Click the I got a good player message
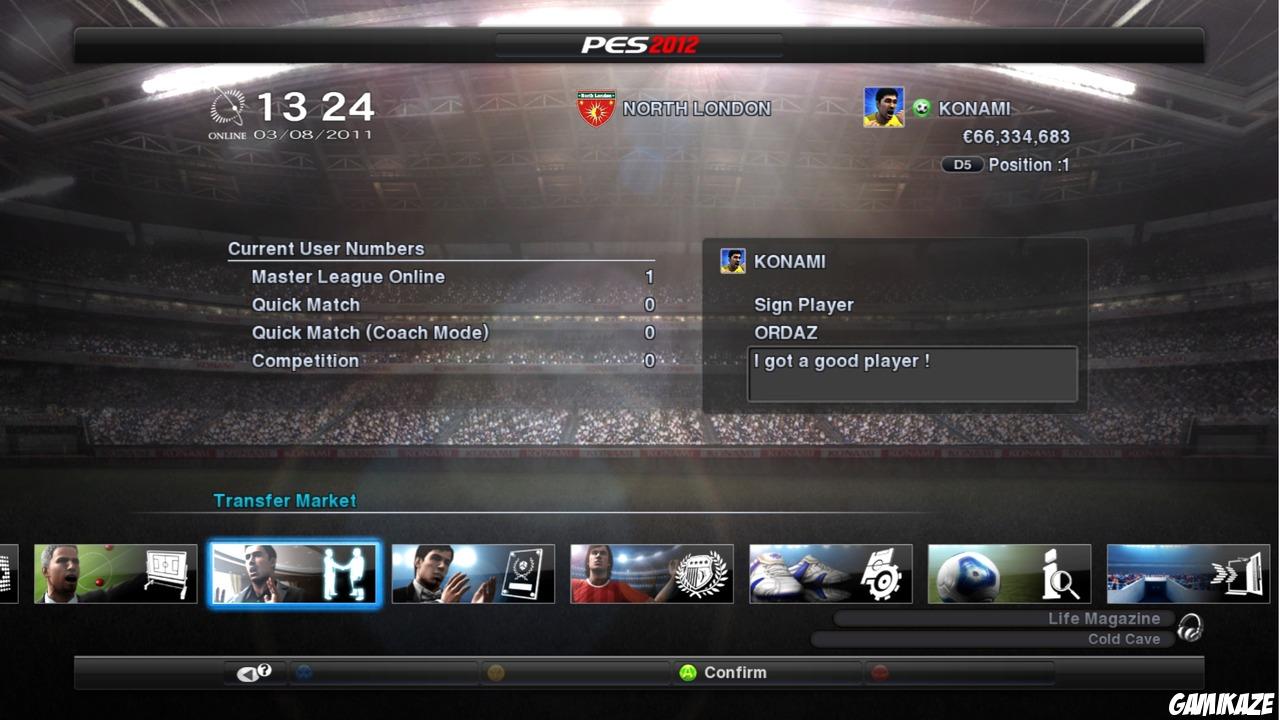 pos(912,374)
